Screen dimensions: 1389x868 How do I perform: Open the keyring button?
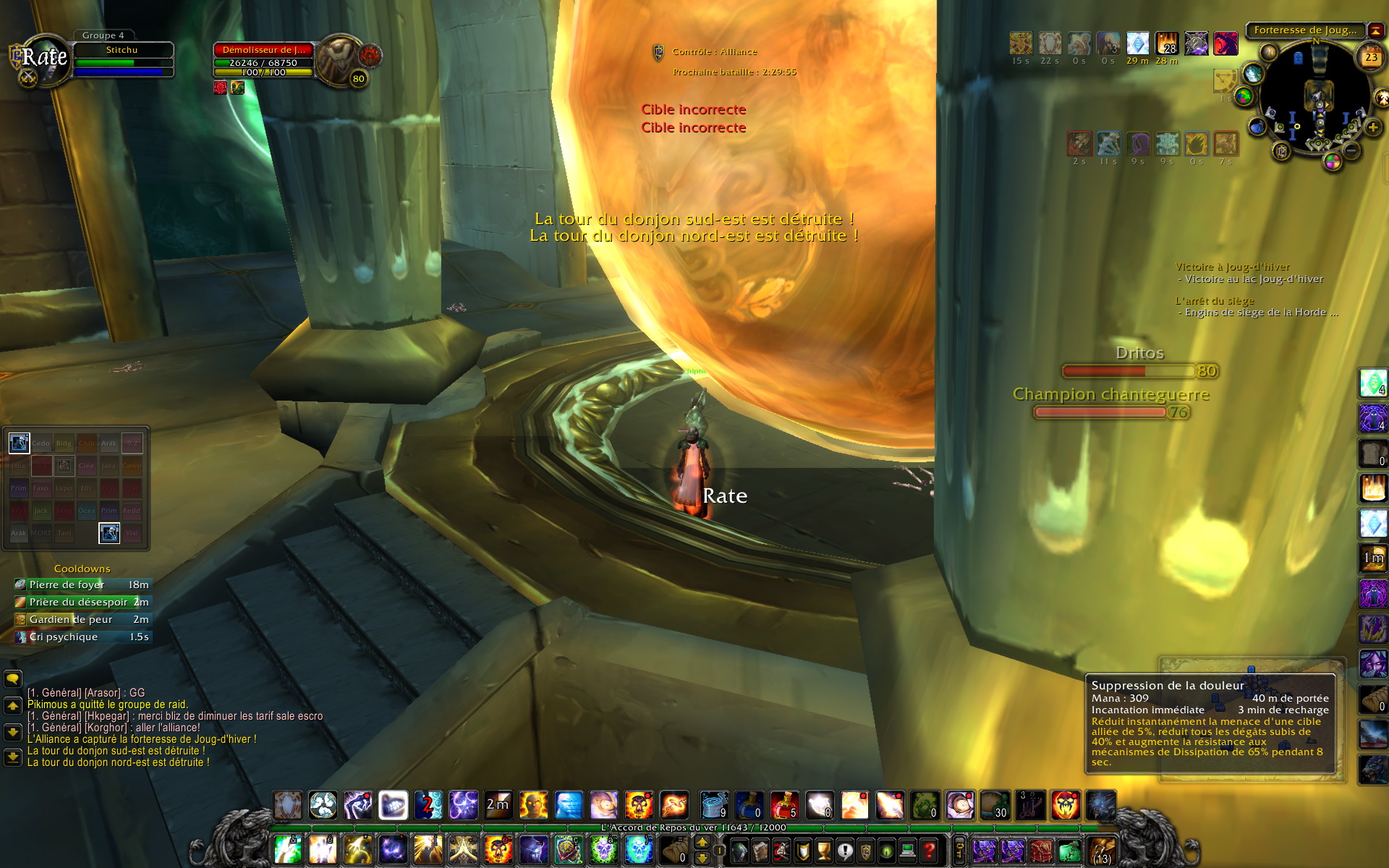point(960,851)
